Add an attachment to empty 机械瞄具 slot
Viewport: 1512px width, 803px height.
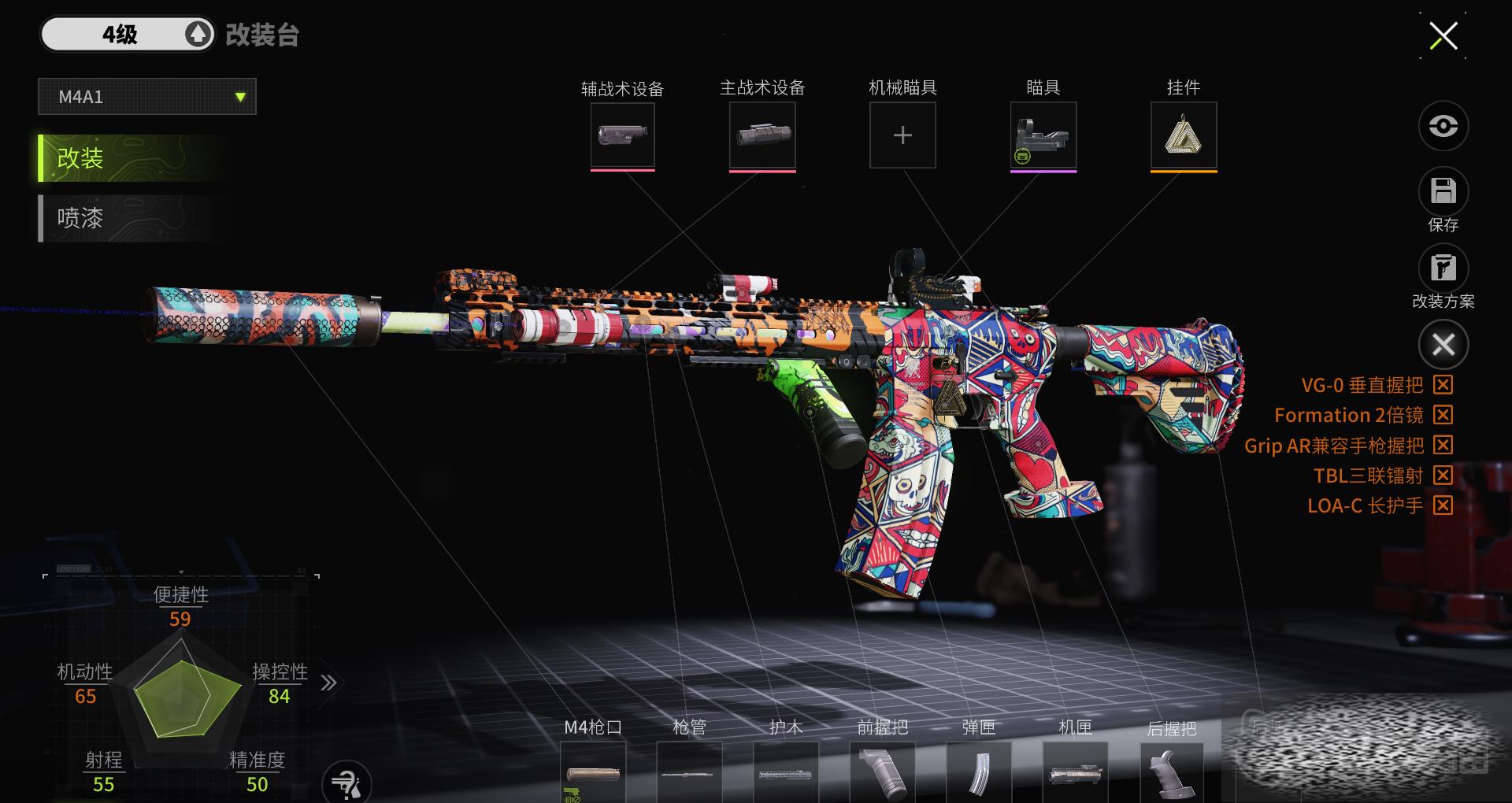[902, 135]
